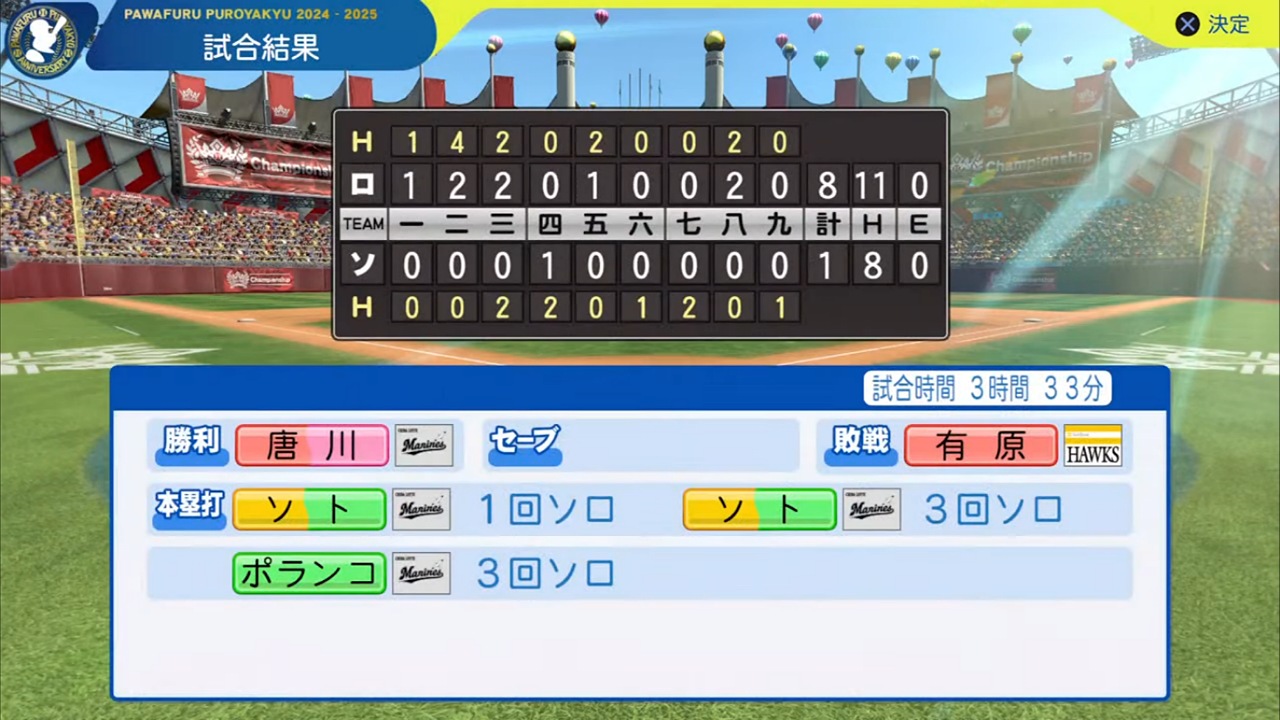Click the セーブ (save) label
The image size is (1280, 720).
tap(524, 440)
